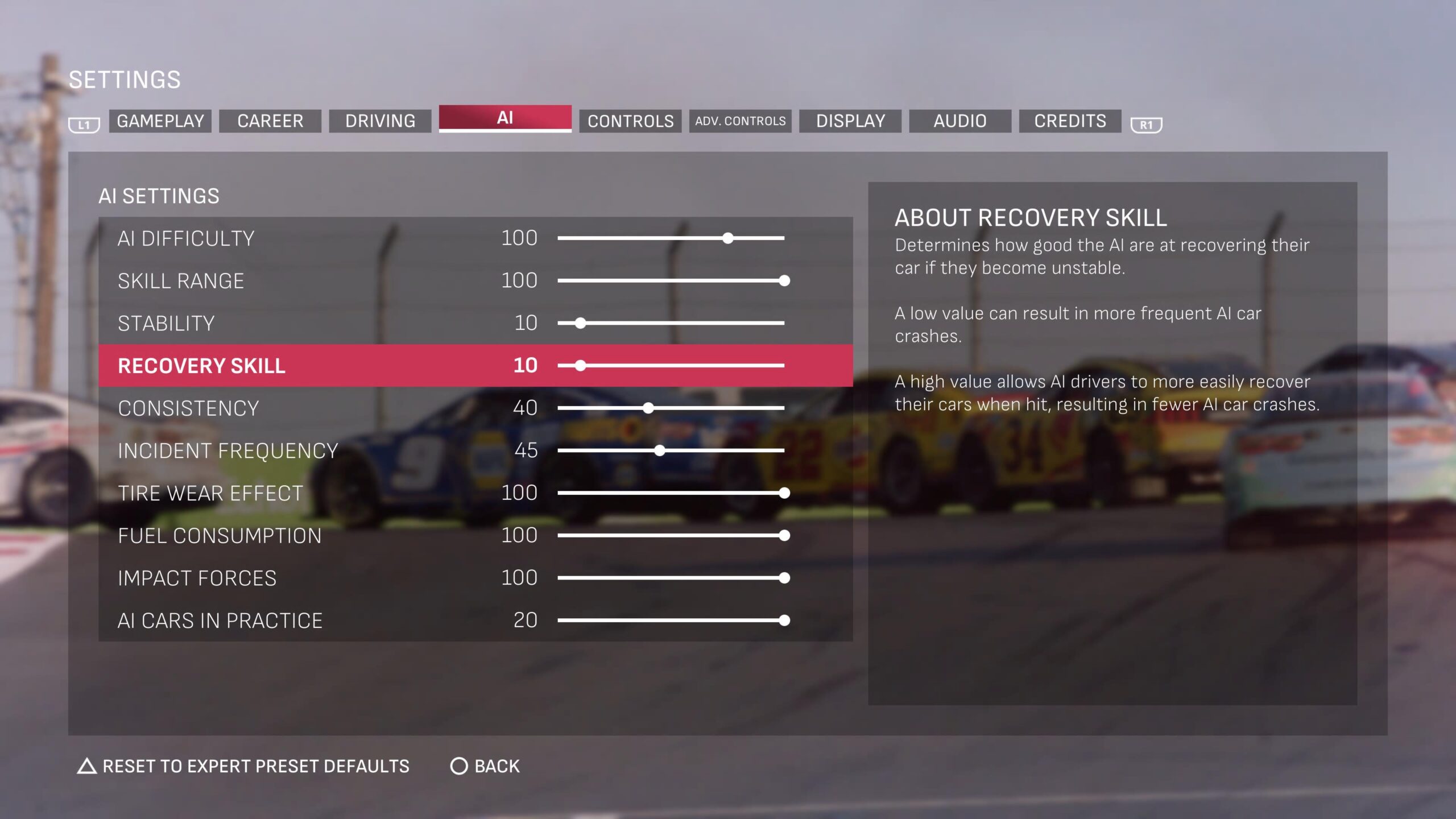Image resolution: width=1456 pixels, height=819 pixels.
Task: Switch to the Gameplay tab
Action: [x=160, y=121]
